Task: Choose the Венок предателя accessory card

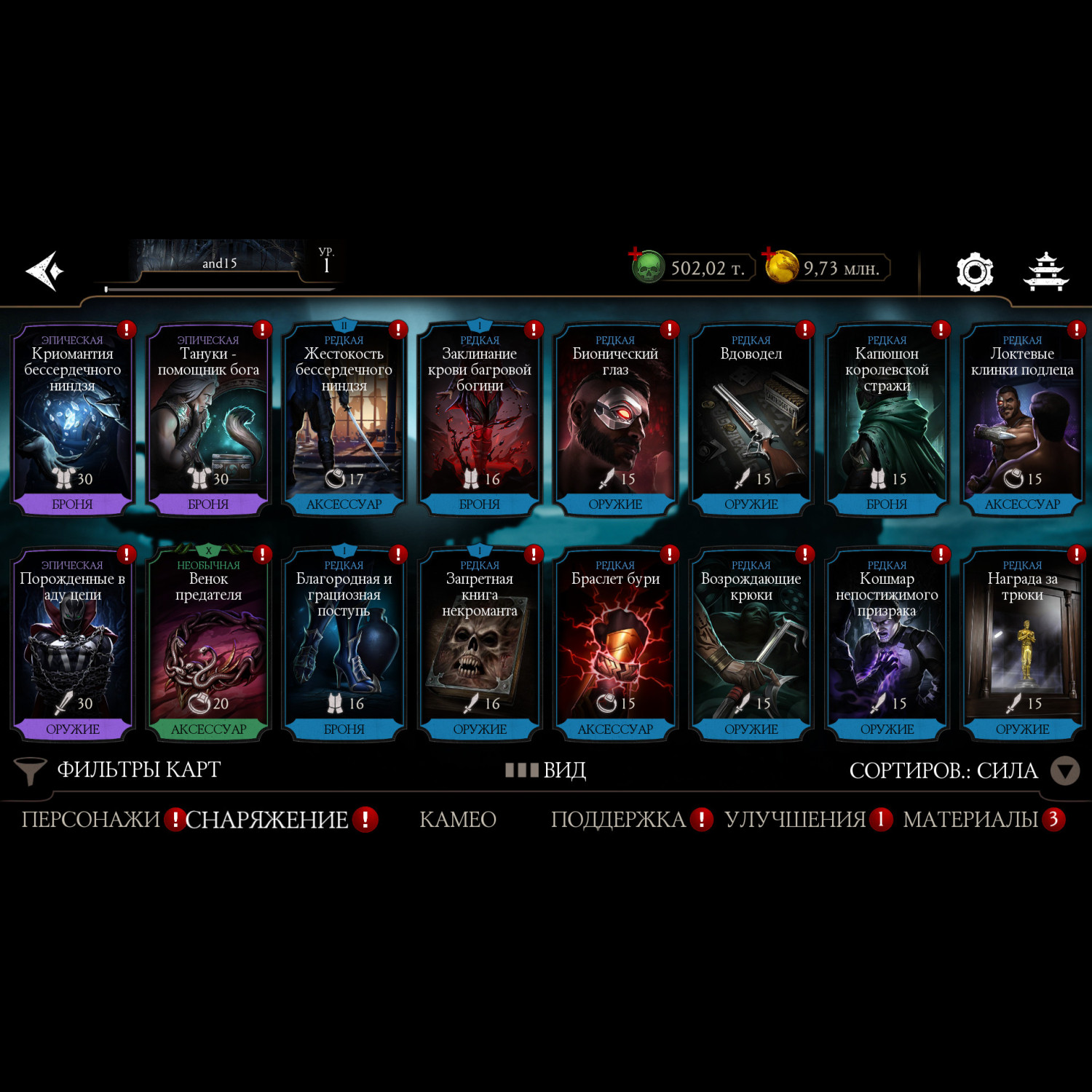Action: tap(208, 645)
